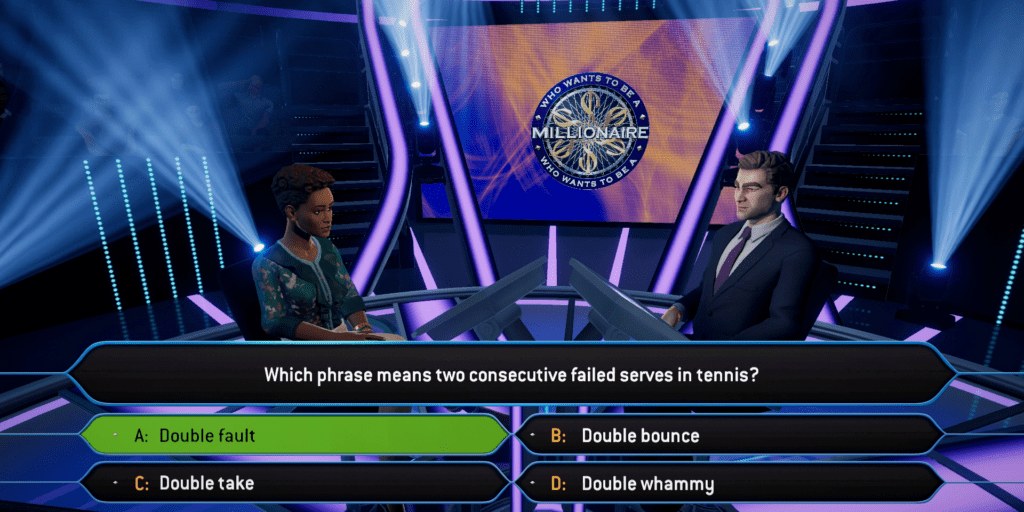Image resolution: width=1024 pixels, height=512 pixels.
Task: Select answer A: Double fault
Action: 295,435
